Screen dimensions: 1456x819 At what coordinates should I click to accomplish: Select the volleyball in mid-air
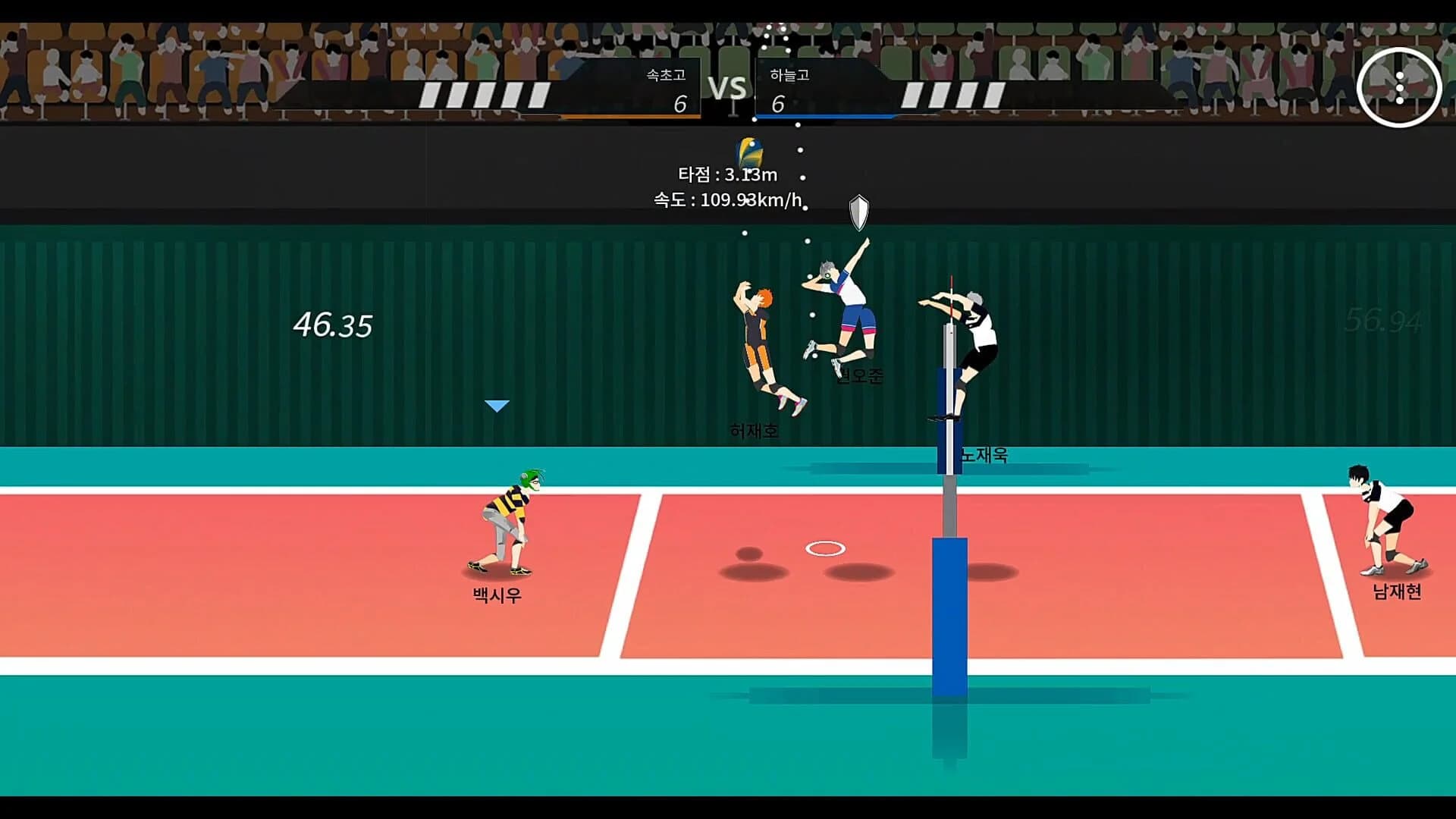tap(749, 152)
